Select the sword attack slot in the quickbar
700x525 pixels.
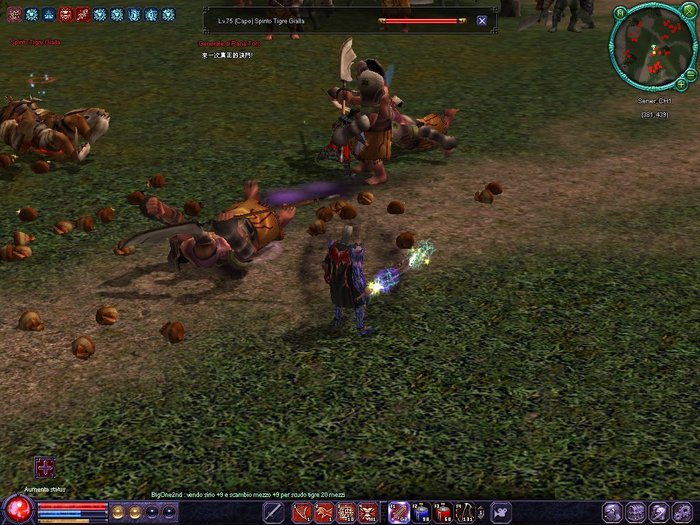(x=273, y=513)
